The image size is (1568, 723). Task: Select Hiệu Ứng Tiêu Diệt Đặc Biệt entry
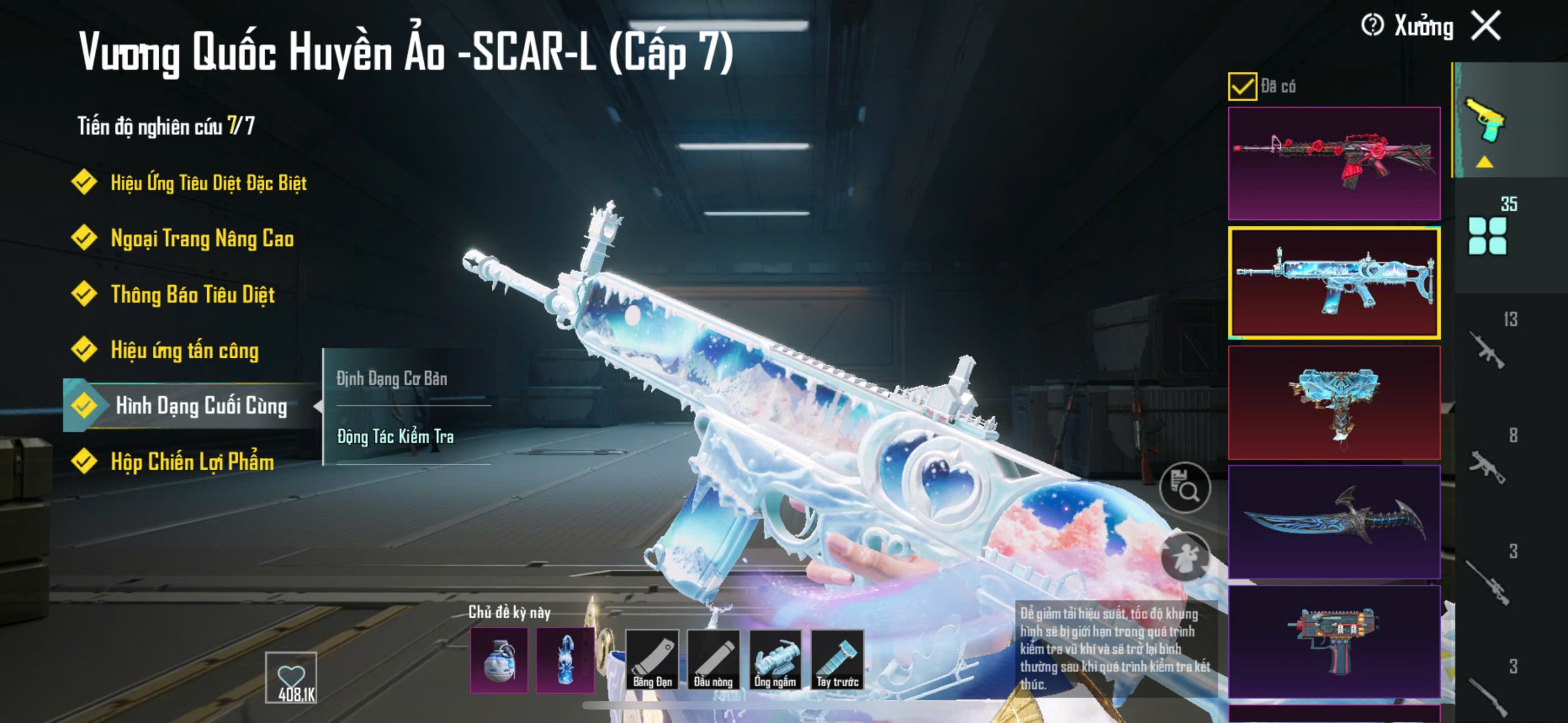click(208, 182)
